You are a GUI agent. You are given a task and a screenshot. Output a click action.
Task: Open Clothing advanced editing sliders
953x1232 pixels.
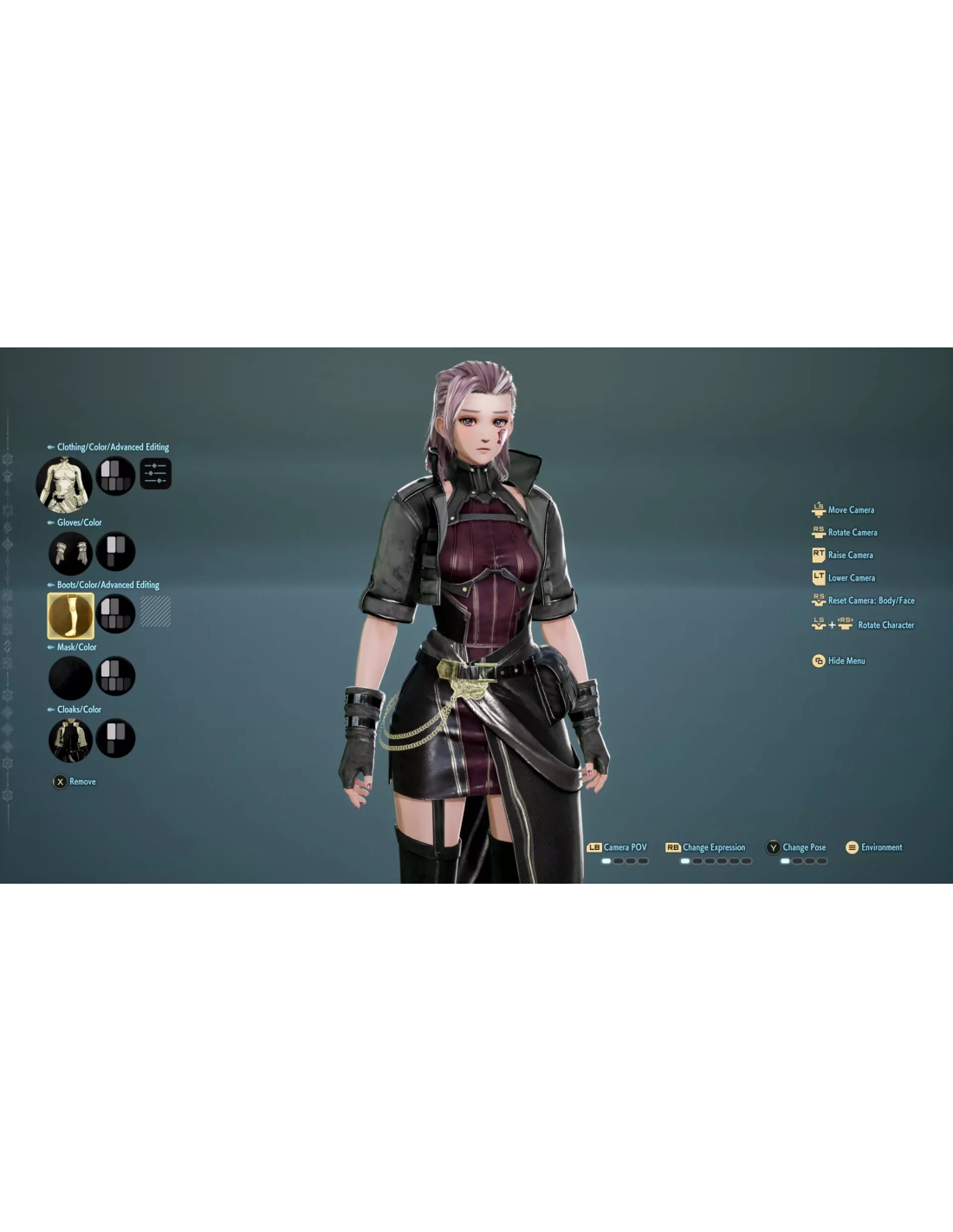click(156, 474)
